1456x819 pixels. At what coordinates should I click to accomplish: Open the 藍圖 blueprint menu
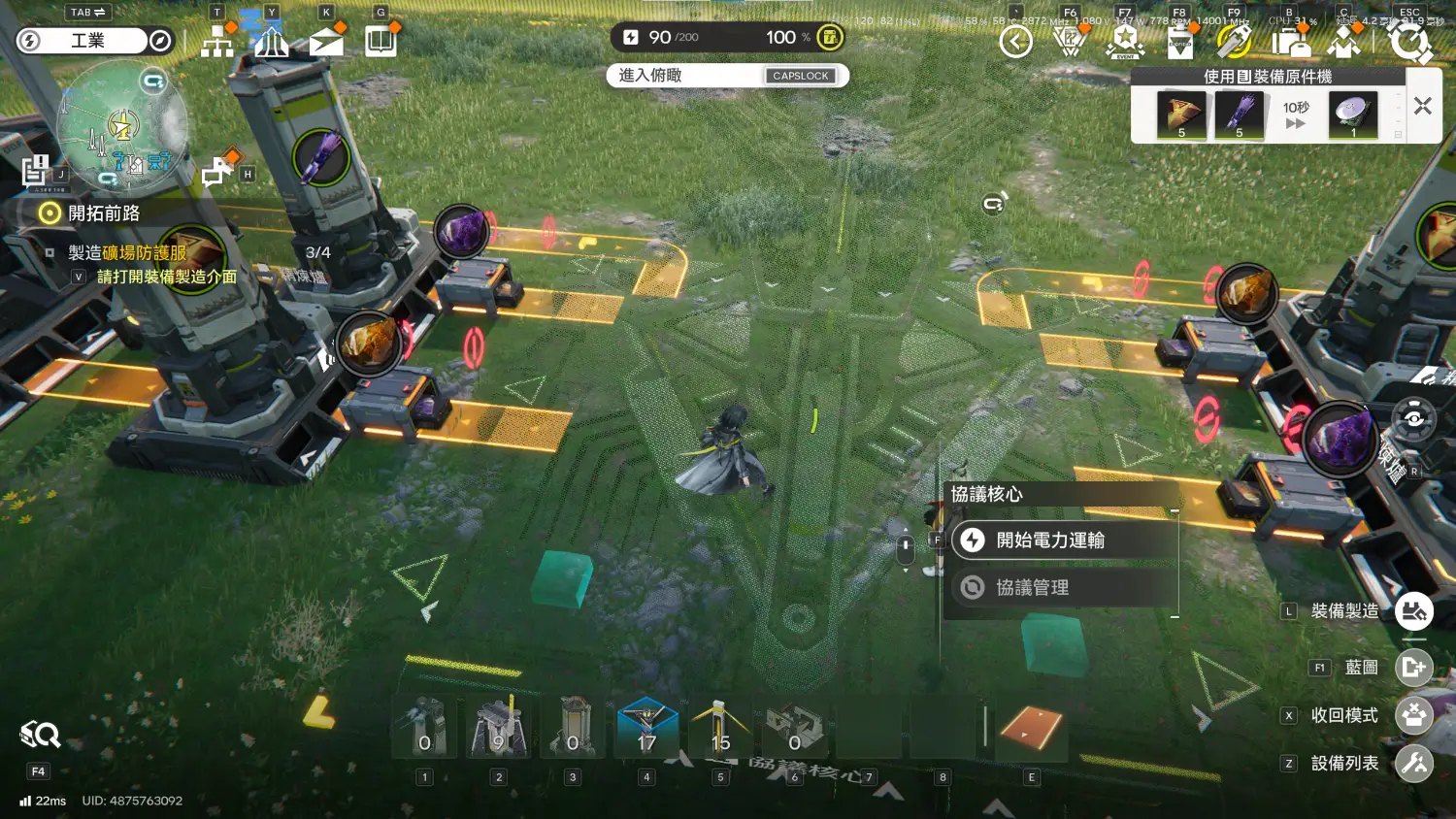tap(1413, 668)
